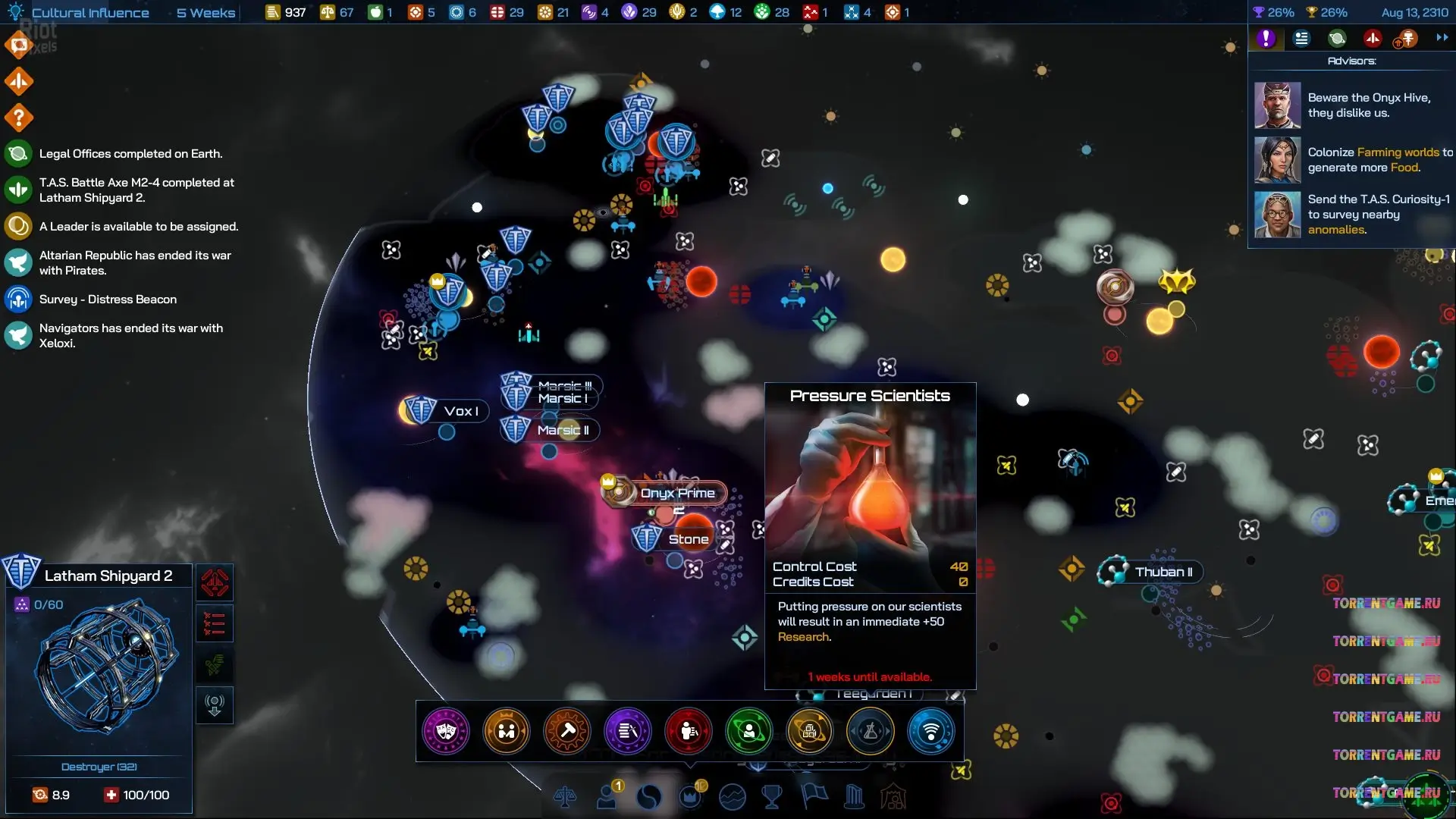Select the theater masks executive order
Image resolution: width=1456 pixels, height=819 pixels.
pyautogui.click(x=446, y=731)
